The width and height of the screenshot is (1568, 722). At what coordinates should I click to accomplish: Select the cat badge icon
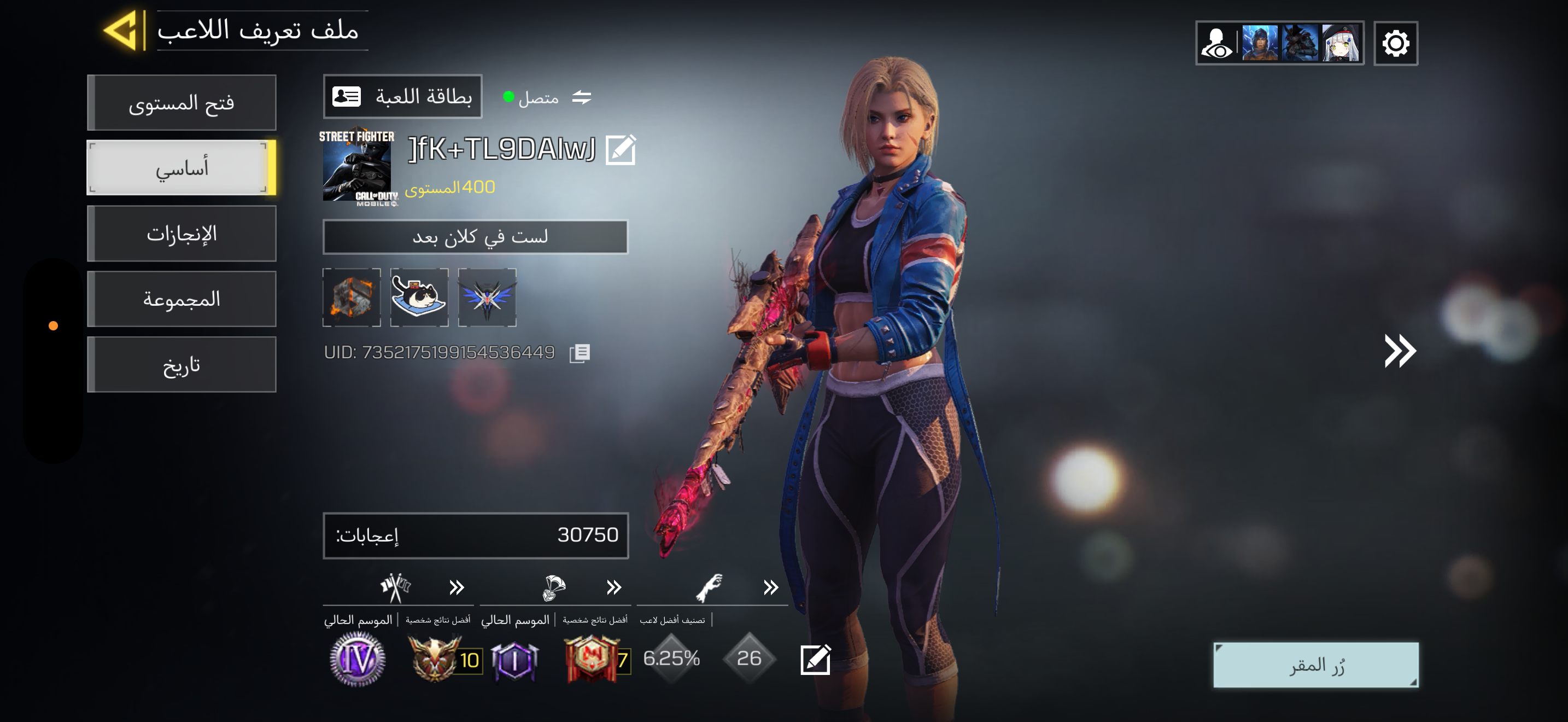tap(419, 297)
